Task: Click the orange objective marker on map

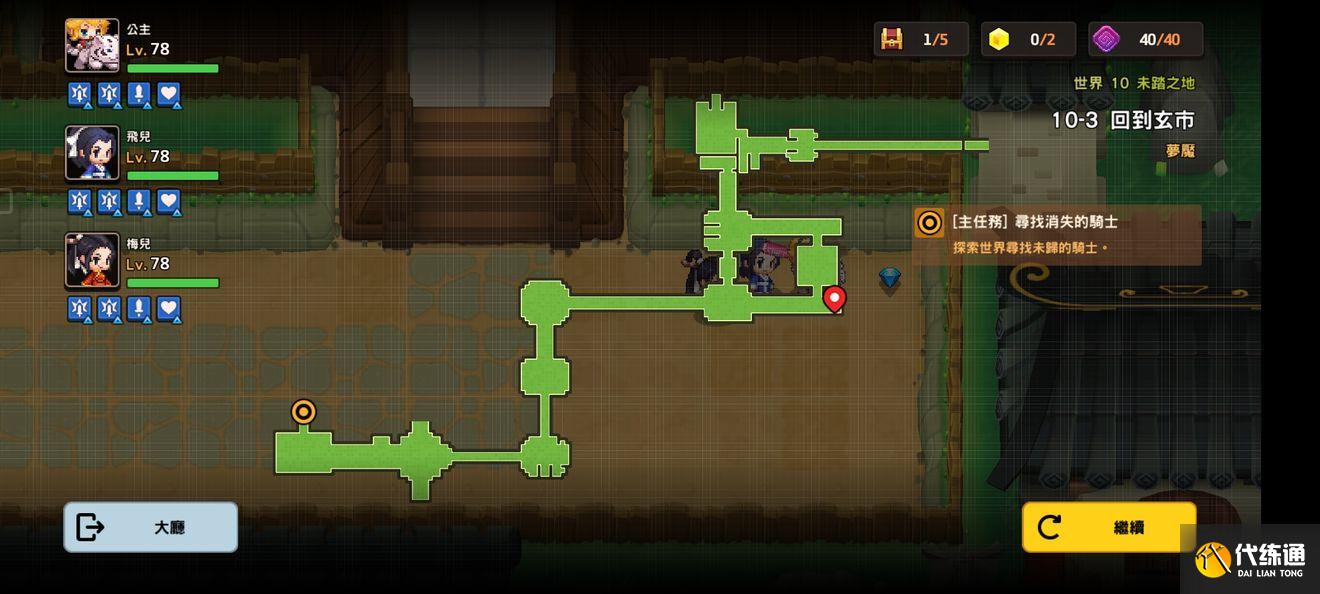Action: click(x=304, y=411)
